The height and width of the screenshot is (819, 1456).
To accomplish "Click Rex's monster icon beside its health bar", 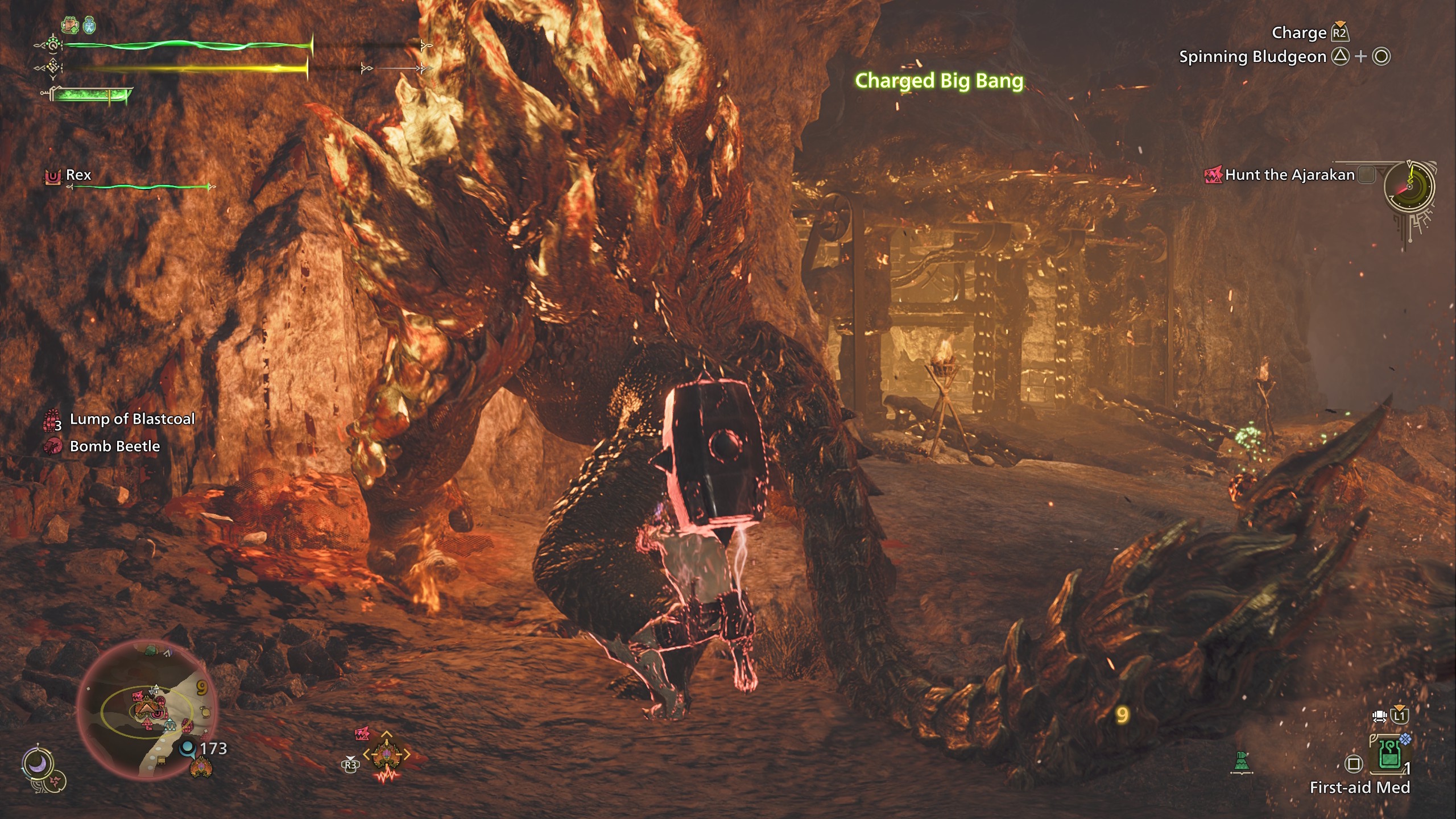I will click(52, 175).
